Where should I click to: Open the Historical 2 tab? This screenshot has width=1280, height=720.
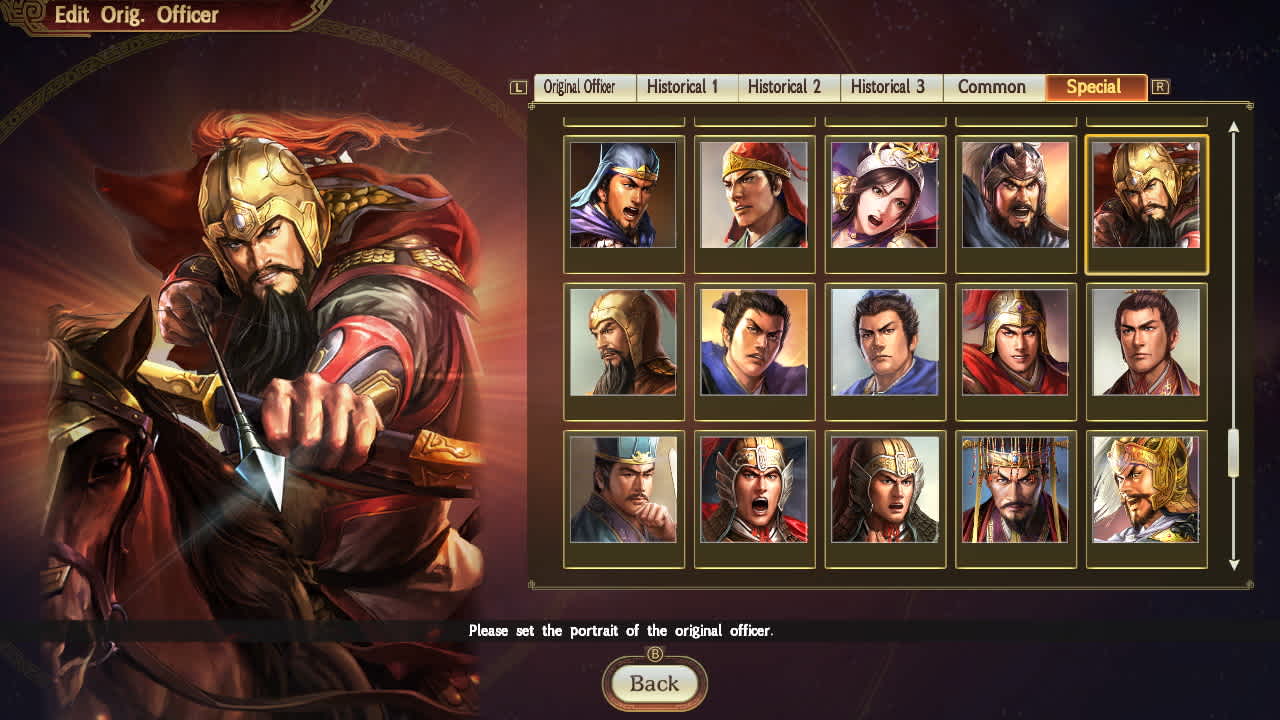pyautogui.click(x=788, y=87)
